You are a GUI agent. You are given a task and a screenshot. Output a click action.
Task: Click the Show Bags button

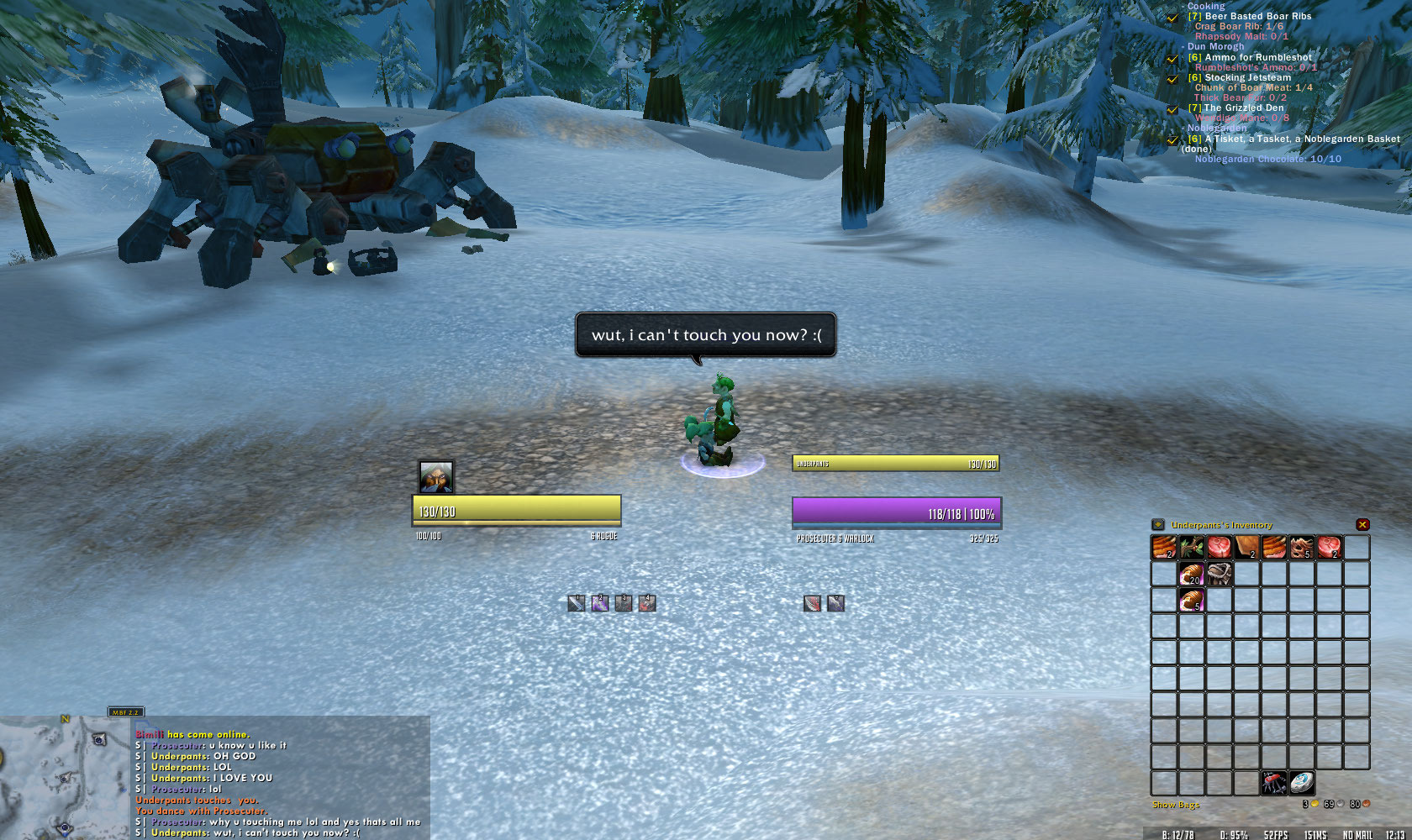point(1175,805)
